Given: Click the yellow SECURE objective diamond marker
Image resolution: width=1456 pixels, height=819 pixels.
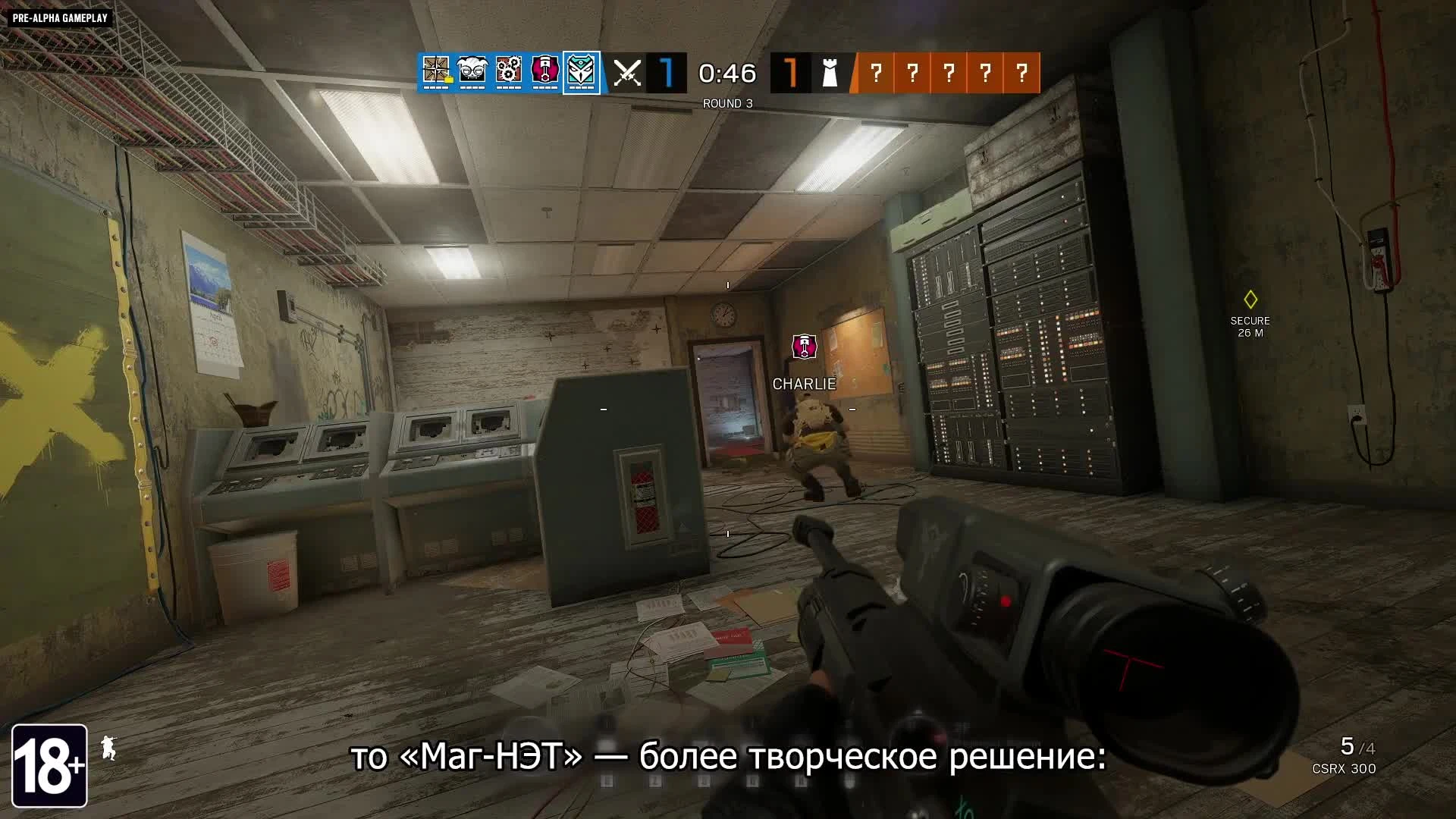Looking at the screenshot, I should tap(1251, 300).
